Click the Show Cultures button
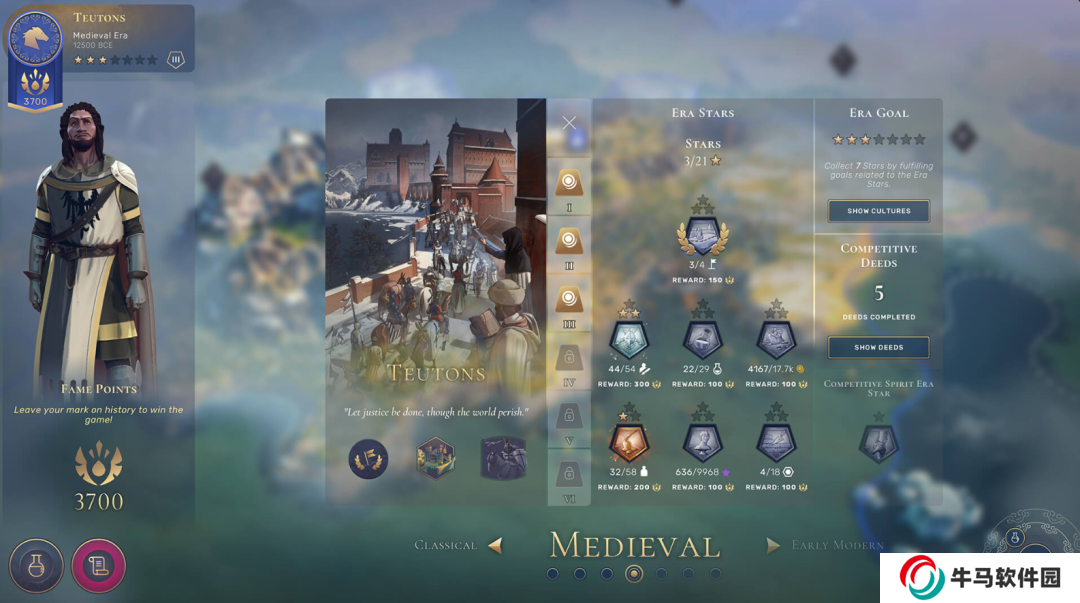The width and height of the screenshot is (1080, 603). pyautogui.click(x=878, y=211)
